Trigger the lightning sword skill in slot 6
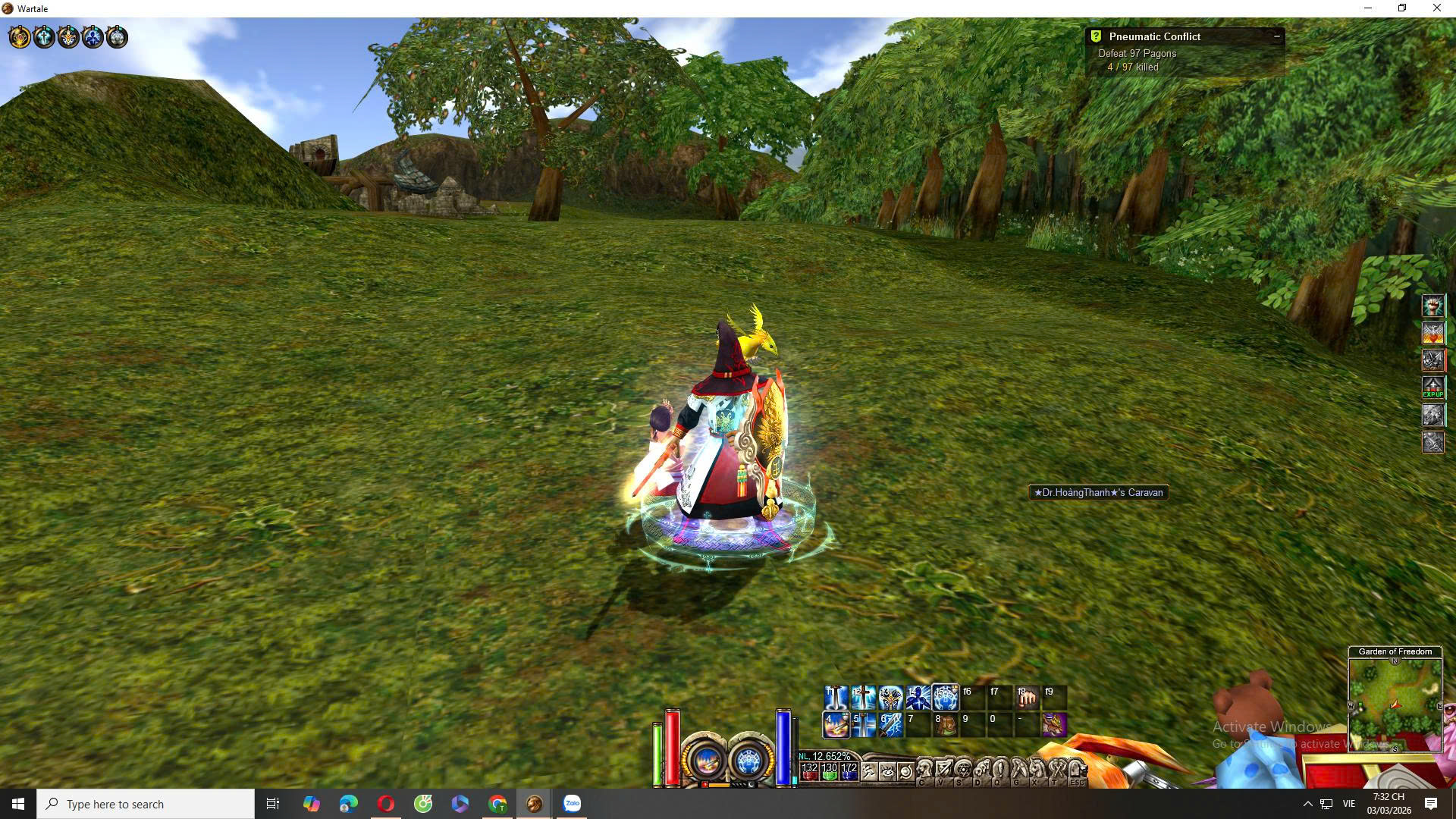 (x=890, y=725)
